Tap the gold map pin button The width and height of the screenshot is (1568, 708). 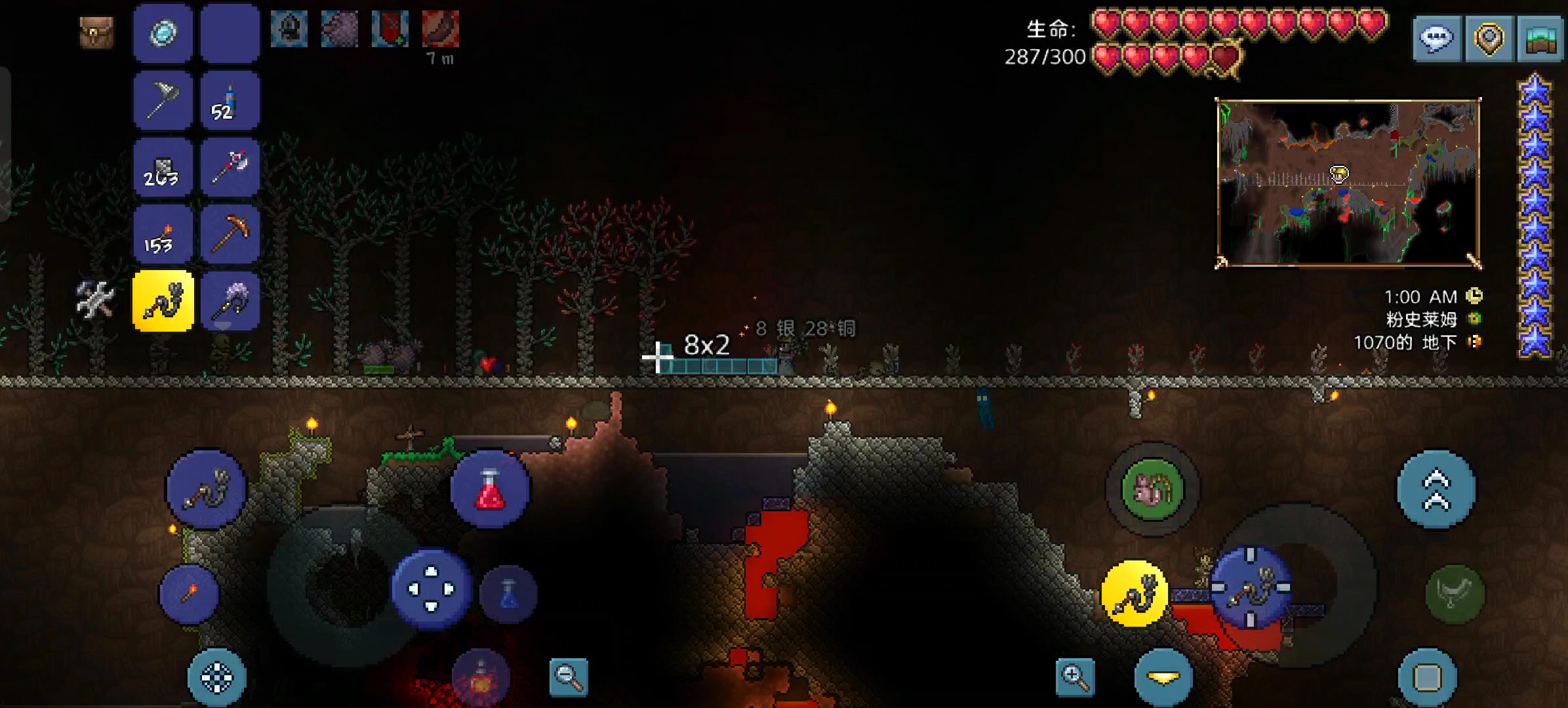1489,39
